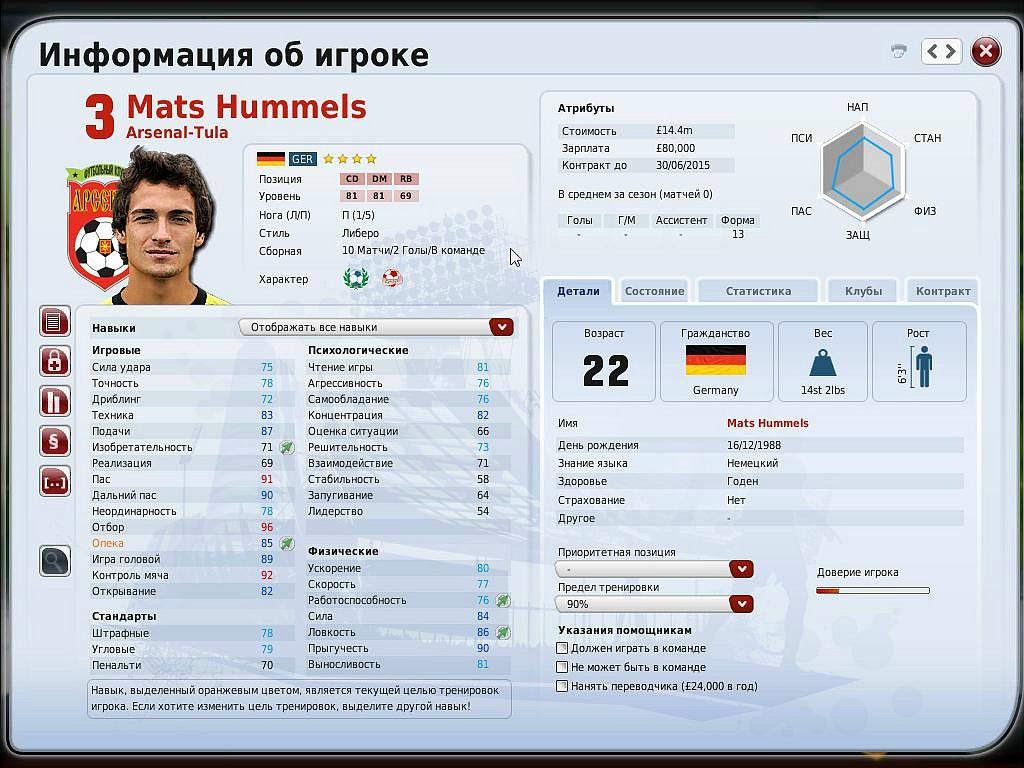Click the left-right arrows player navigation button

(x=941, y=51)
